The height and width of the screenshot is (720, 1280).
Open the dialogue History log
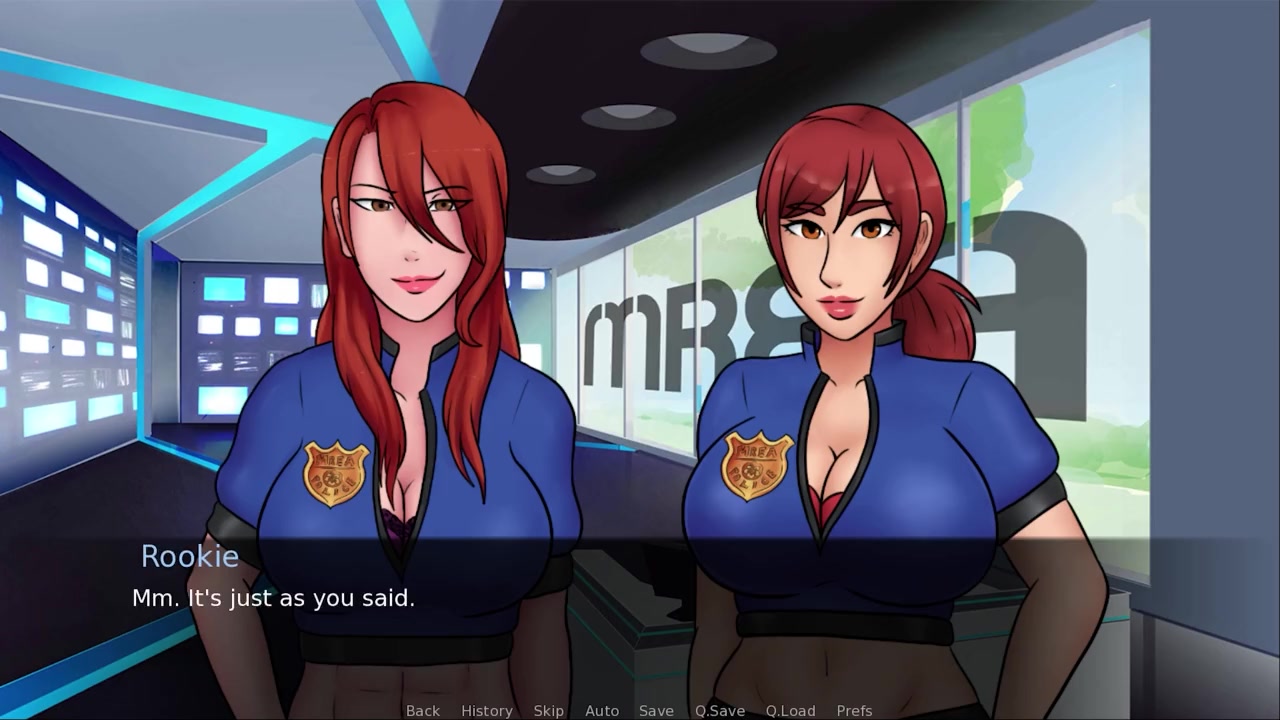tap(486, 710)
